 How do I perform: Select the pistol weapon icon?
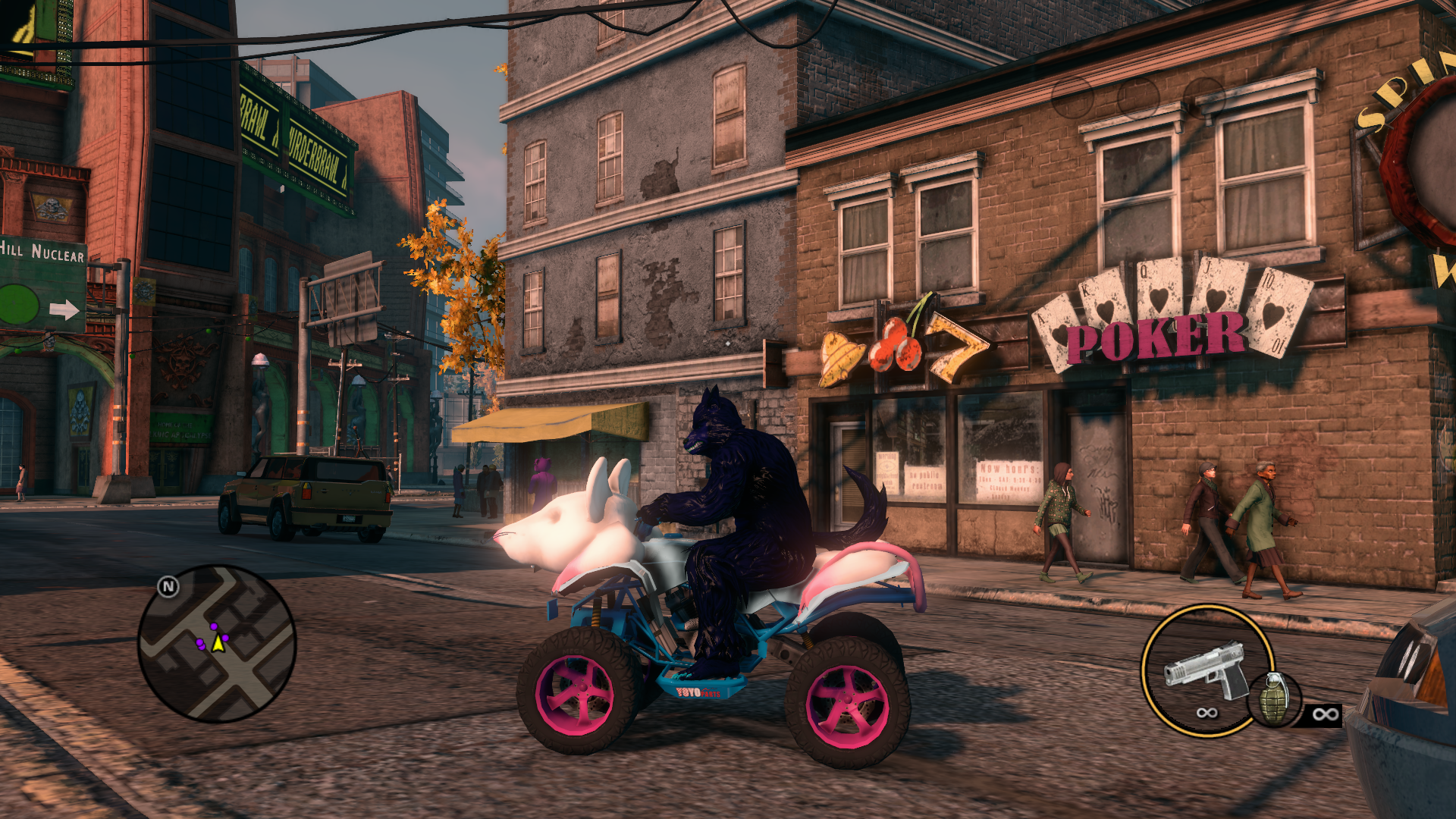[1207, 670]
